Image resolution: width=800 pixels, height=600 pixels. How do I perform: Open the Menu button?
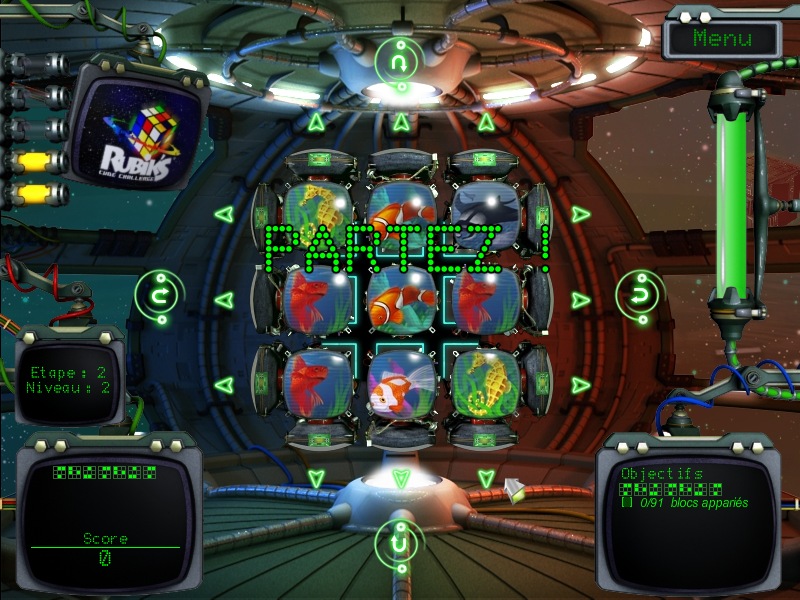click(722, 39)
